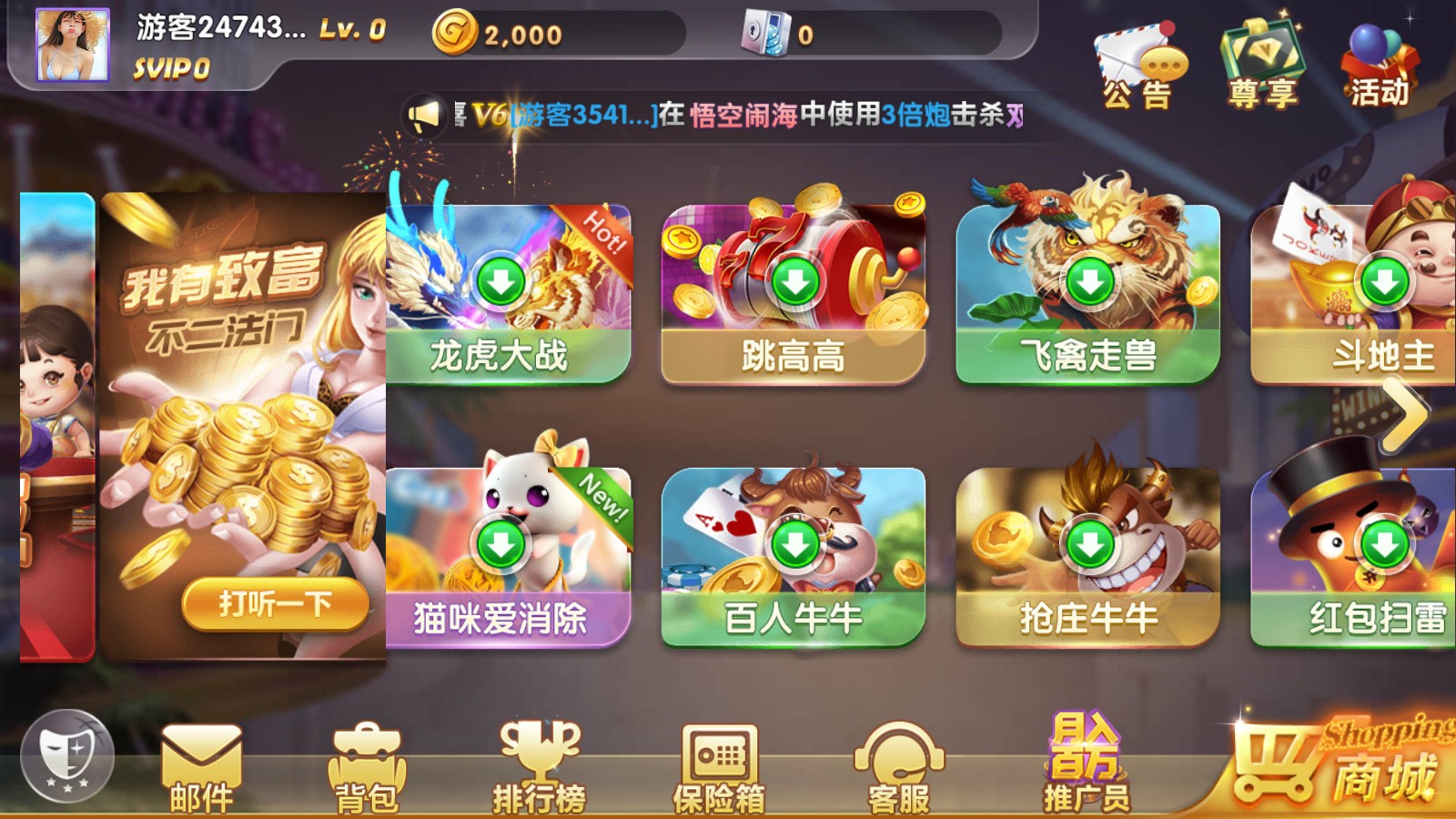Open the 背包 backpack icon
This screenshot has height=819, width=1456.
(369, 764)
